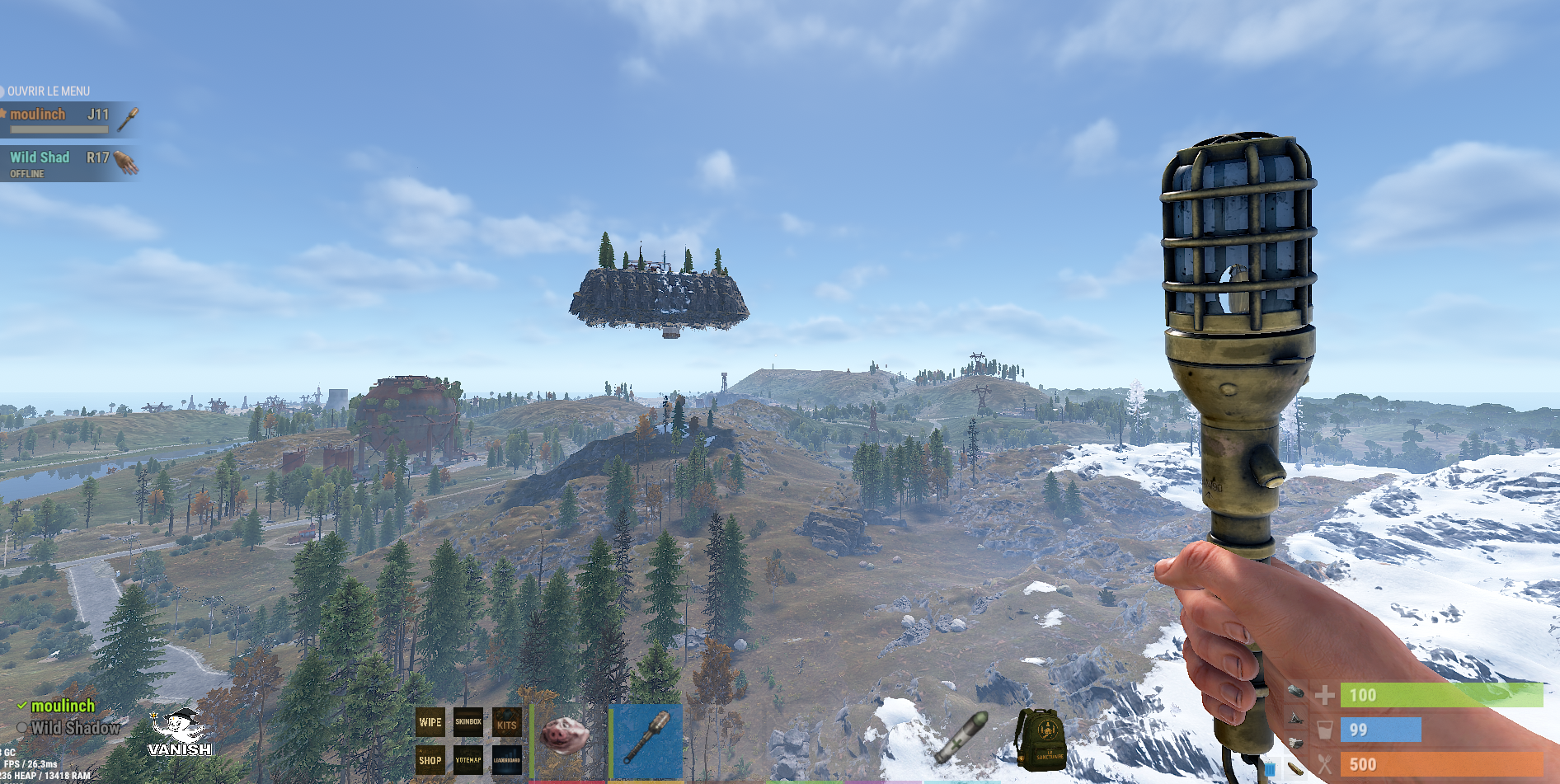Open the WIPE info button
The image size is (1560, 784).
click(430, 722)
